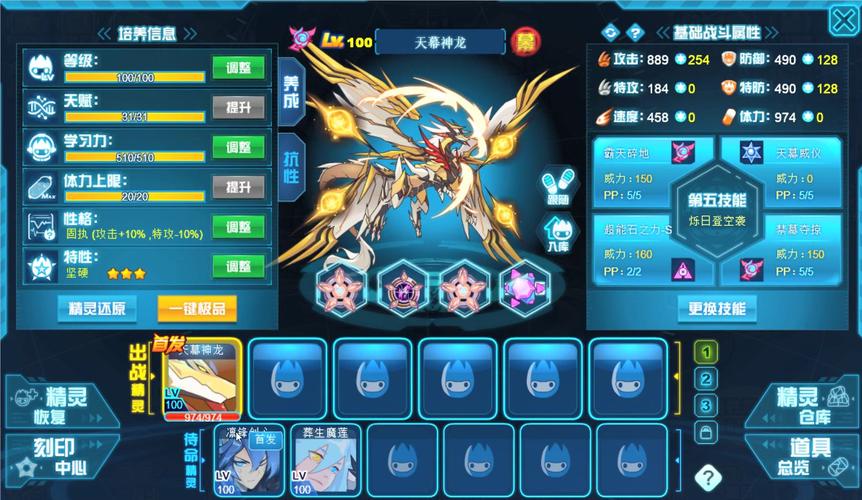The height and width of the screenshot is (500, 862).
Task: Click 提升 button beside 天赋
Action: tap(238, 108)
